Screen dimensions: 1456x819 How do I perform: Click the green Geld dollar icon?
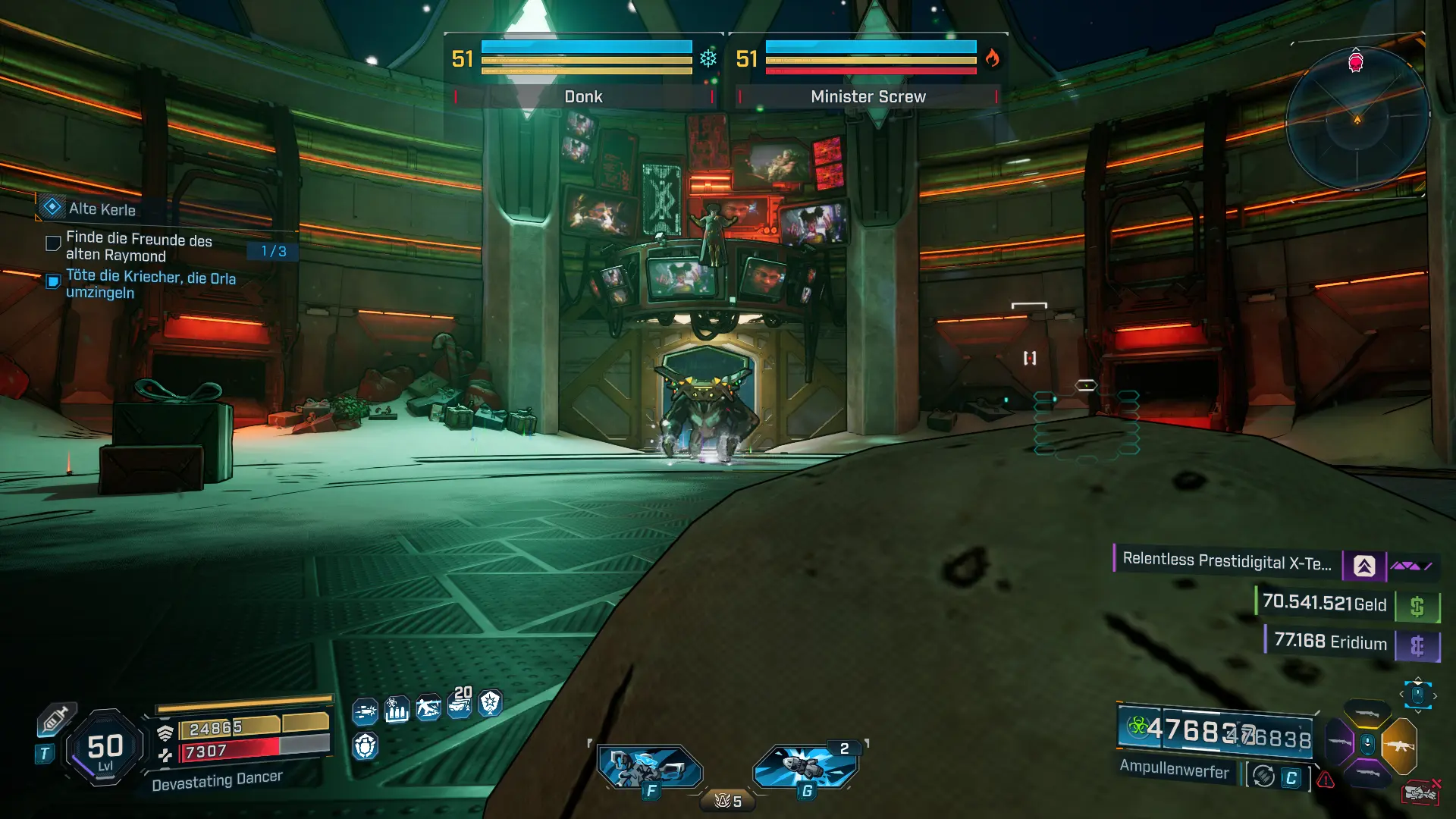coord(1417,607)
